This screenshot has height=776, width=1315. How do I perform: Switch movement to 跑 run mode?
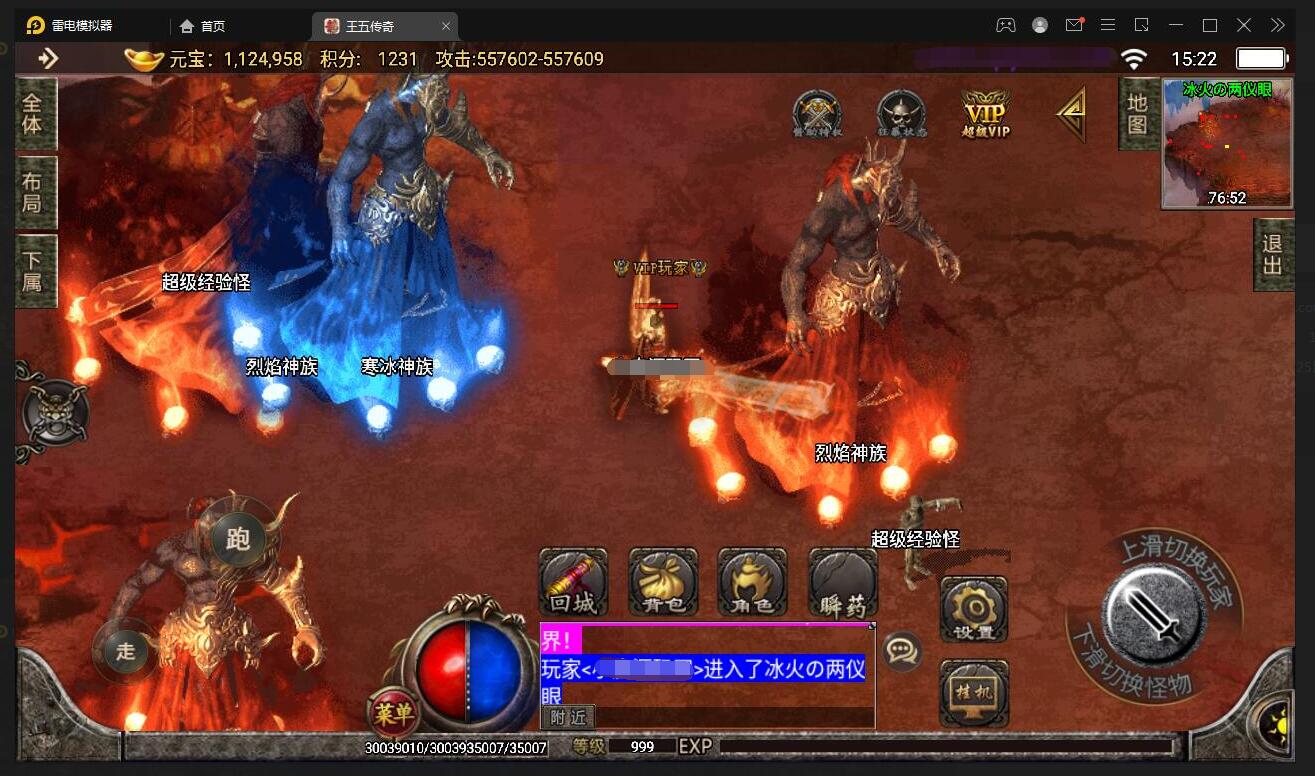click(238, 540)
